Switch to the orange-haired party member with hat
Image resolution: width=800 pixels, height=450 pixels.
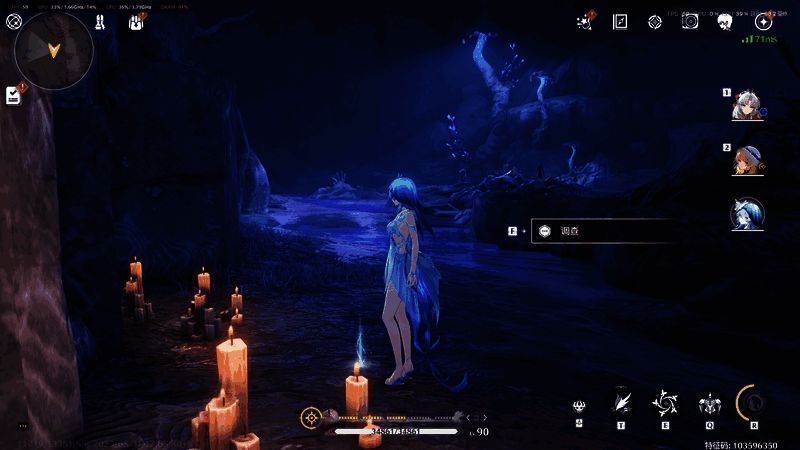pos(746,159)
